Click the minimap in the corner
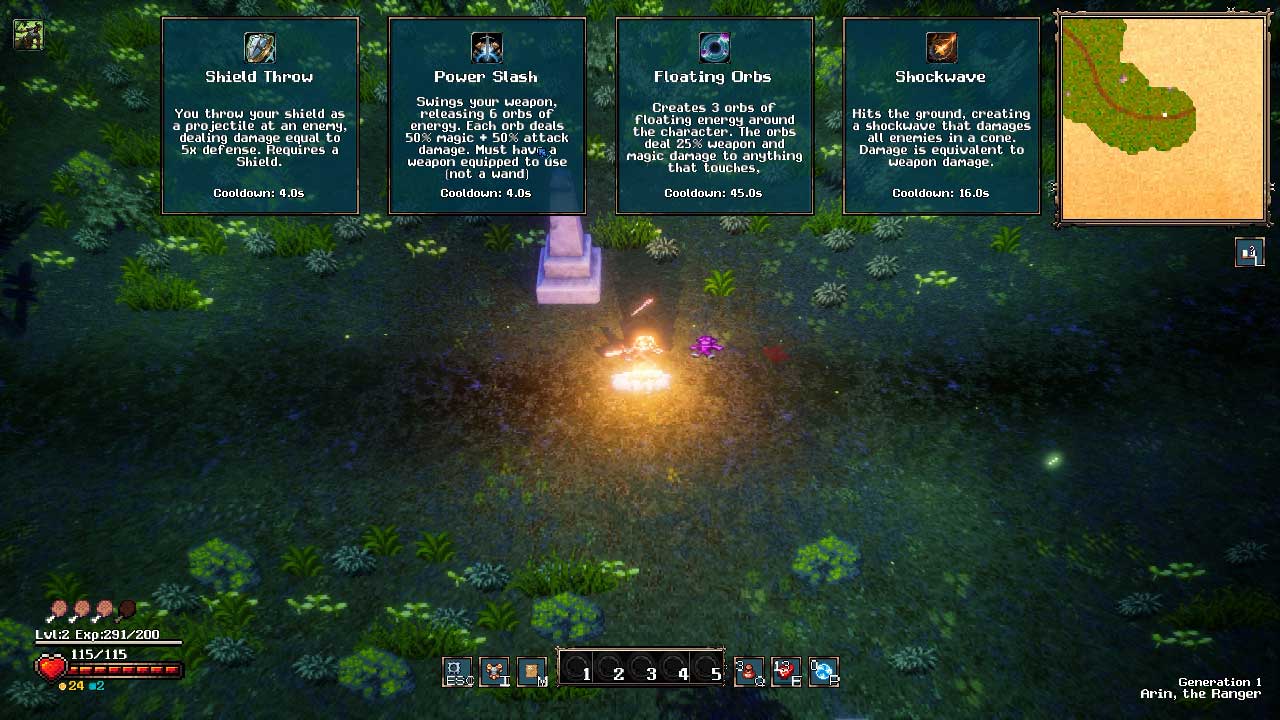Viewport: 1280px width, 720px height. (x=1162, y=118)
